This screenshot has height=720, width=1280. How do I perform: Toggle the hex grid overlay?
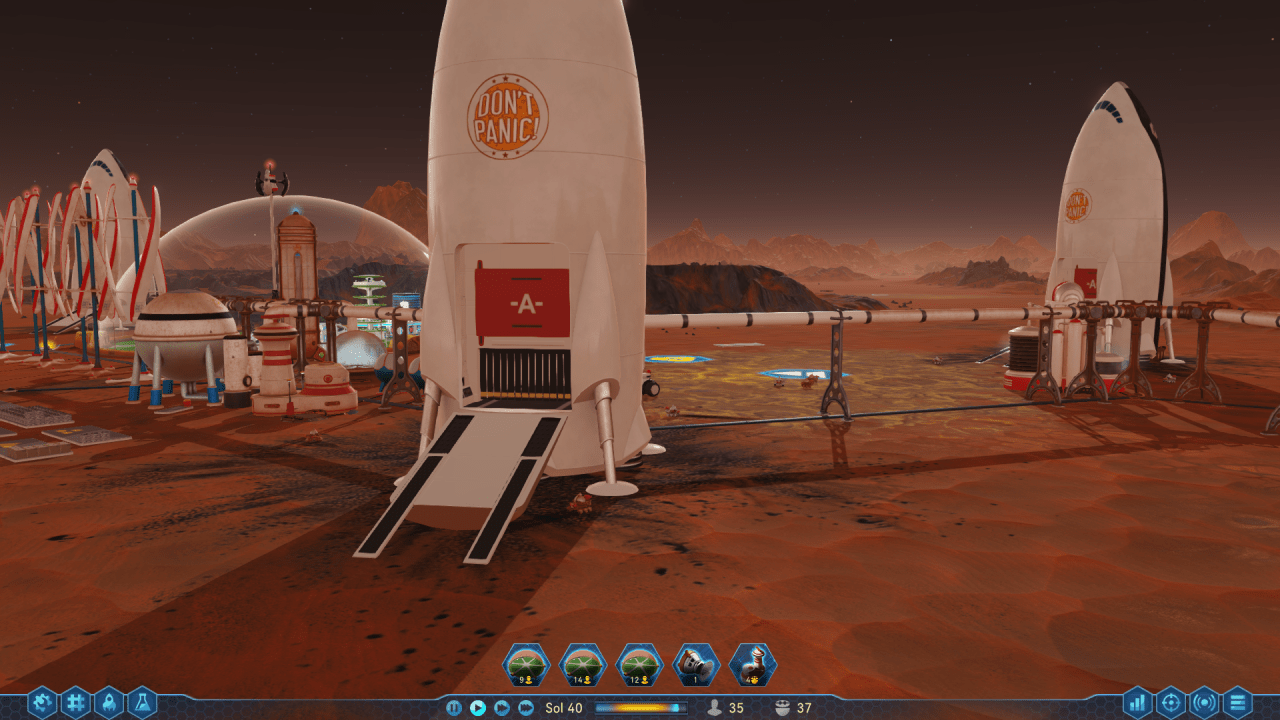(x=75, y=702)
